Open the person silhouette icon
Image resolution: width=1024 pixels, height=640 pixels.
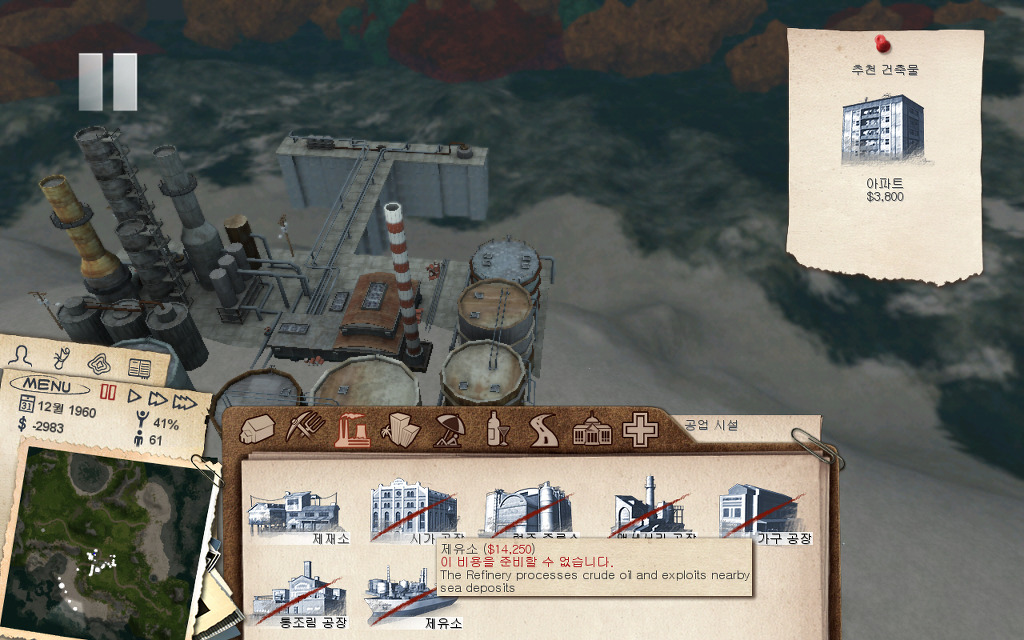[x=19, y=355]
